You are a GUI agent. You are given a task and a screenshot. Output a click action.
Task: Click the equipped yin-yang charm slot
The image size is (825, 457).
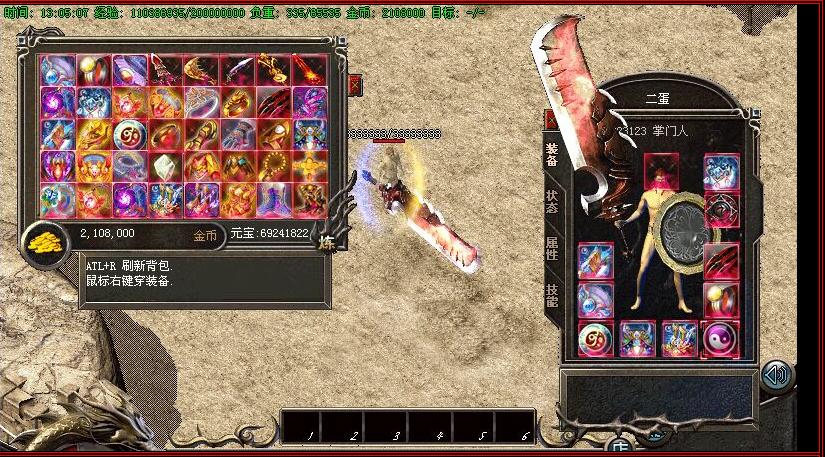pyautogui.click(x=719, y=338)
